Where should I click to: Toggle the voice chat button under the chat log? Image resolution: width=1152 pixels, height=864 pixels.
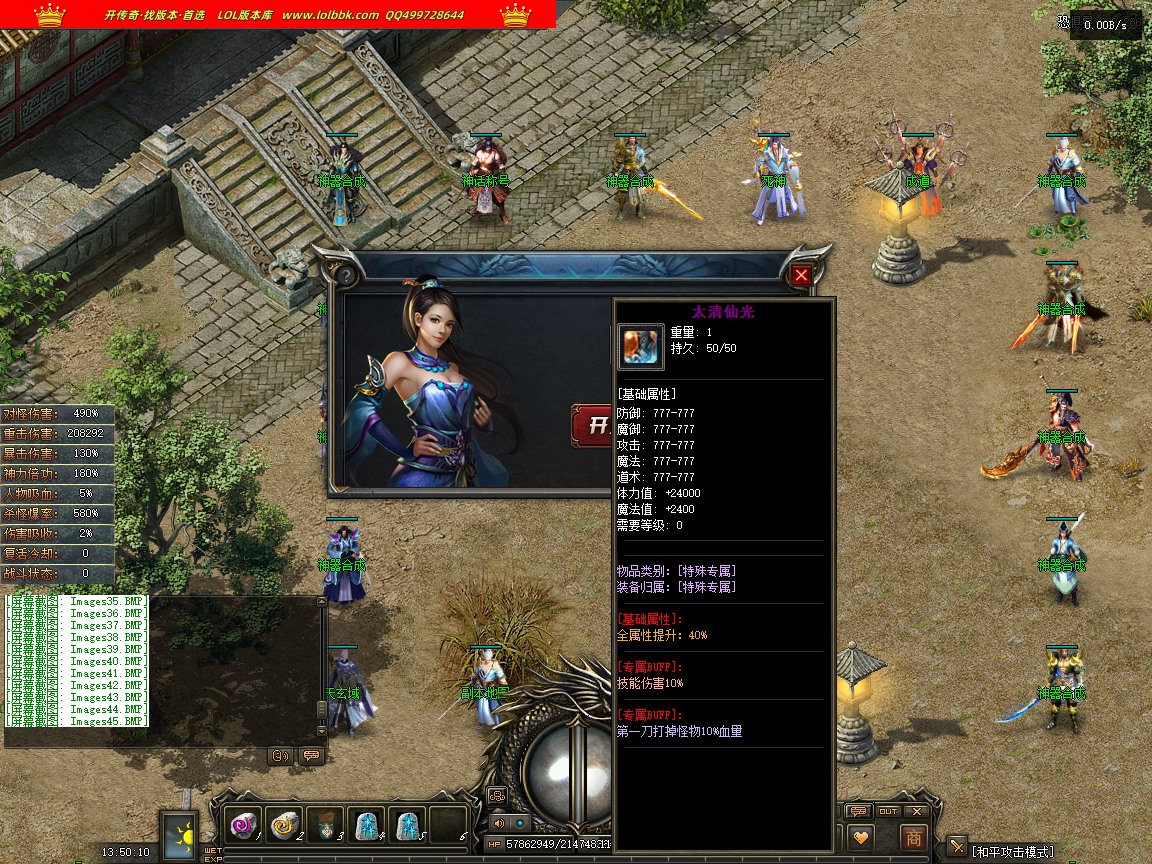click(280, 756)
